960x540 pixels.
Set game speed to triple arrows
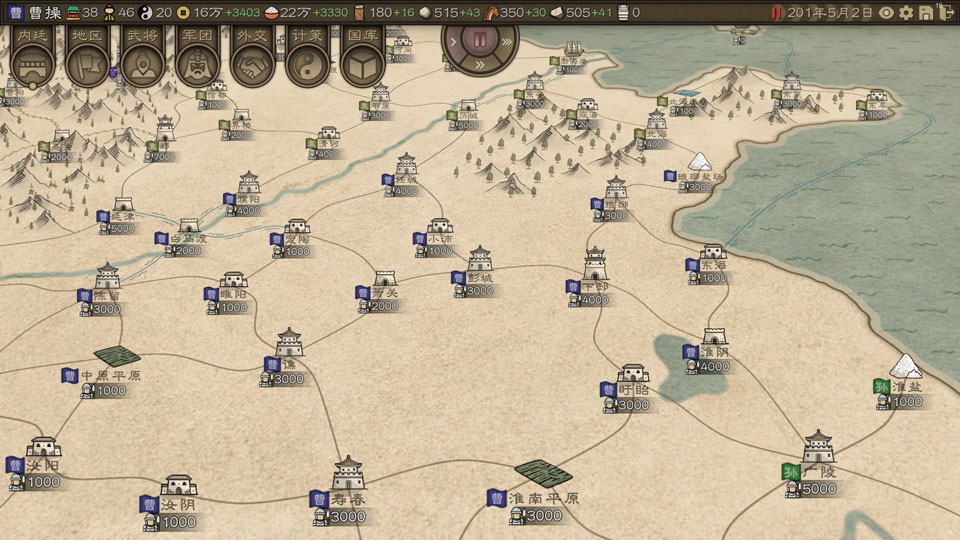(507, 43)
